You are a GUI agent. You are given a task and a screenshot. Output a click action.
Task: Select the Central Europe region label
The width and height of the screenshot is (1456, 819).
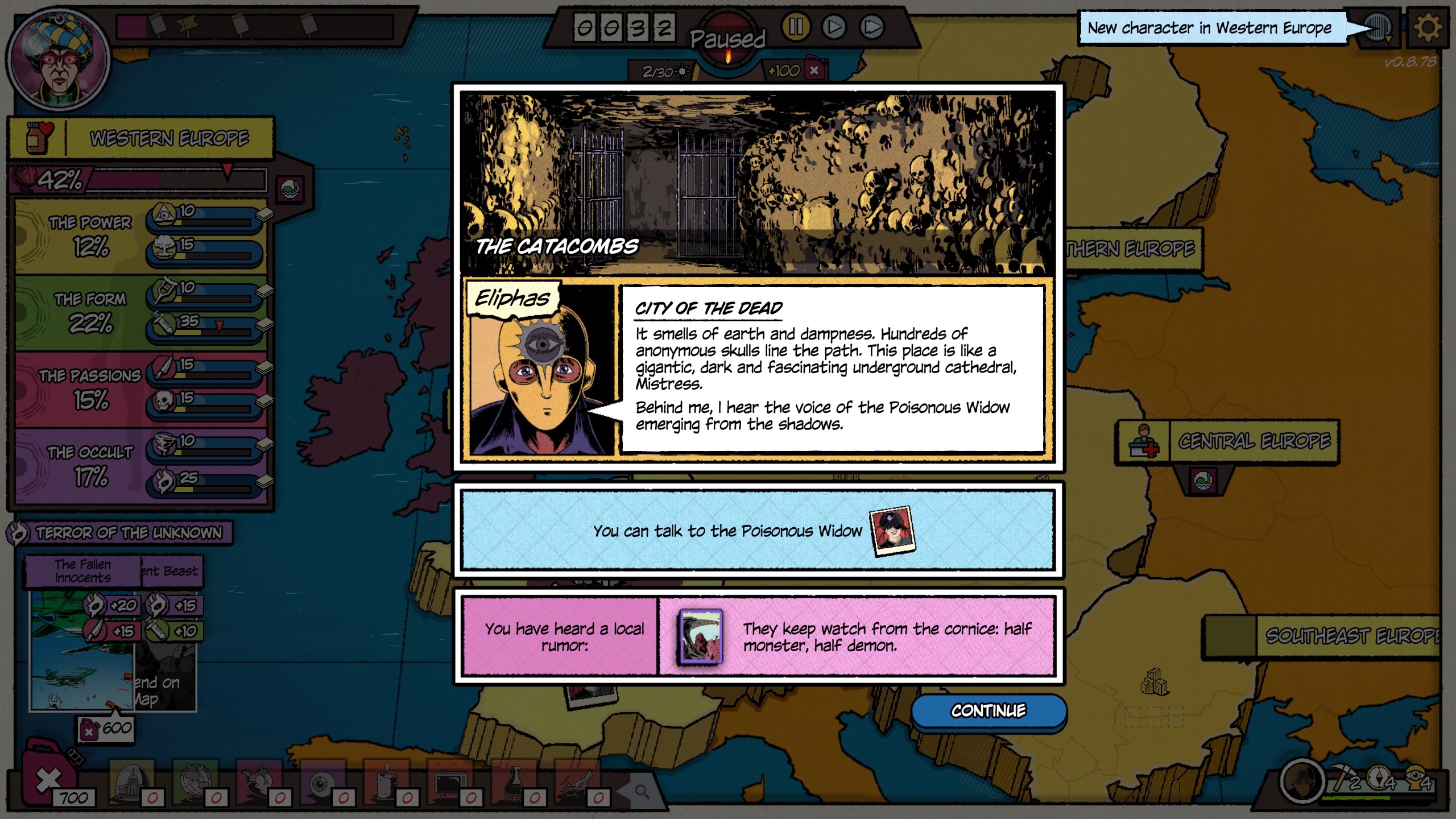[x=1254, y=441]
